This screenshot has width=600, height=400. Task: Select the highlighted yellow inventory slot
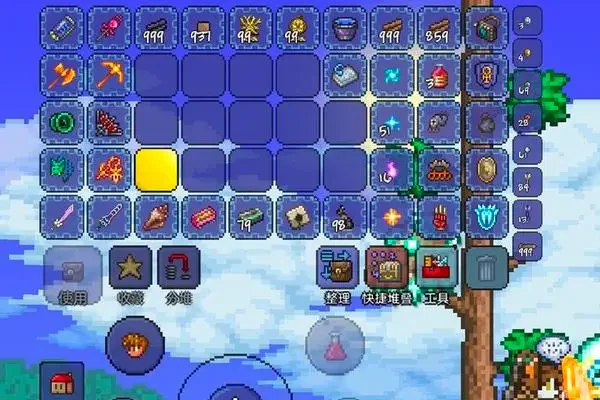tap(156, 168)
